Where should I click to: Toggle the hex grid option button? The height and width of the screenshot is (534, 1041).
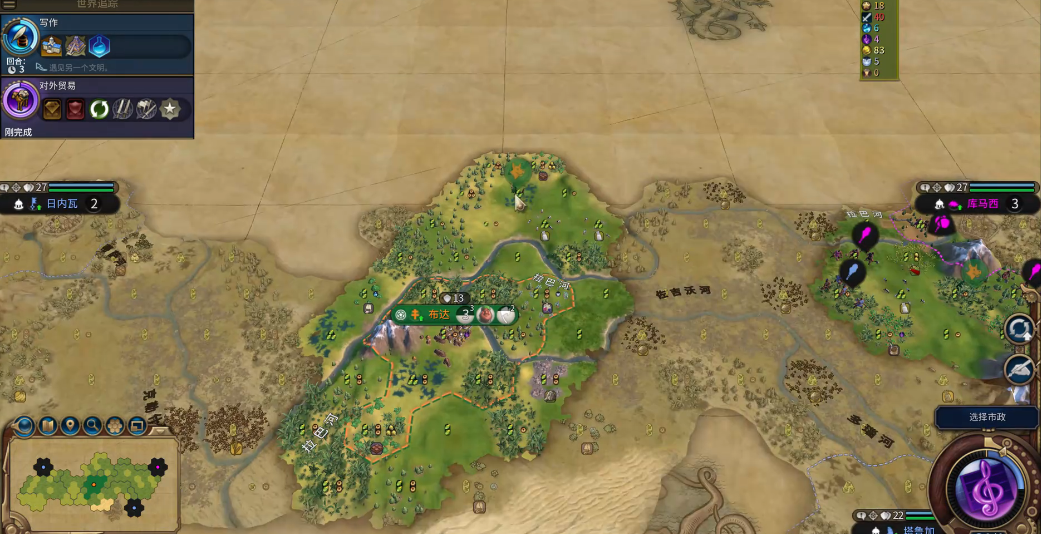(116, 427)
